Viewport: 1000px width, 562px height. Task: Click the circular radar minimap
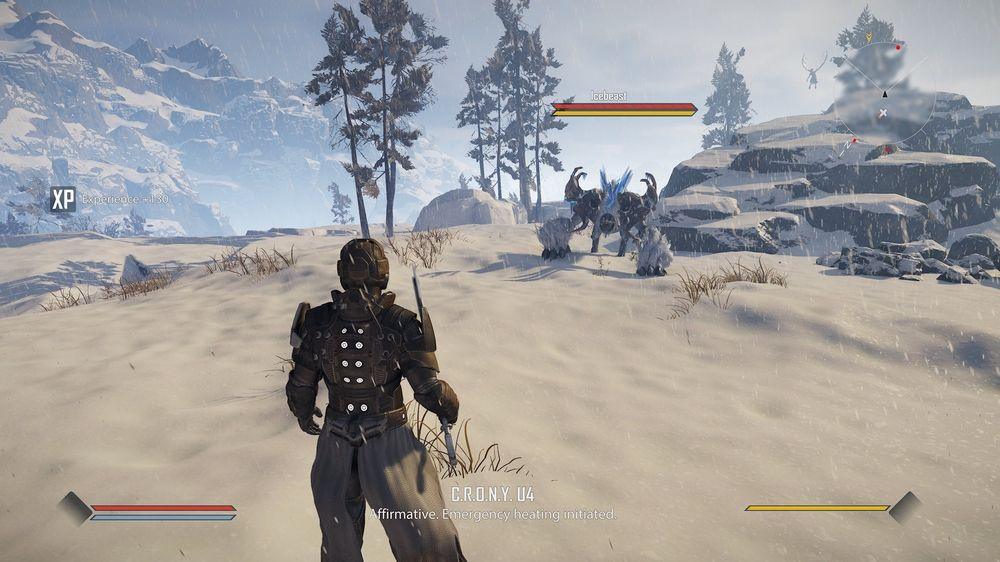click(x=884, y=93)
